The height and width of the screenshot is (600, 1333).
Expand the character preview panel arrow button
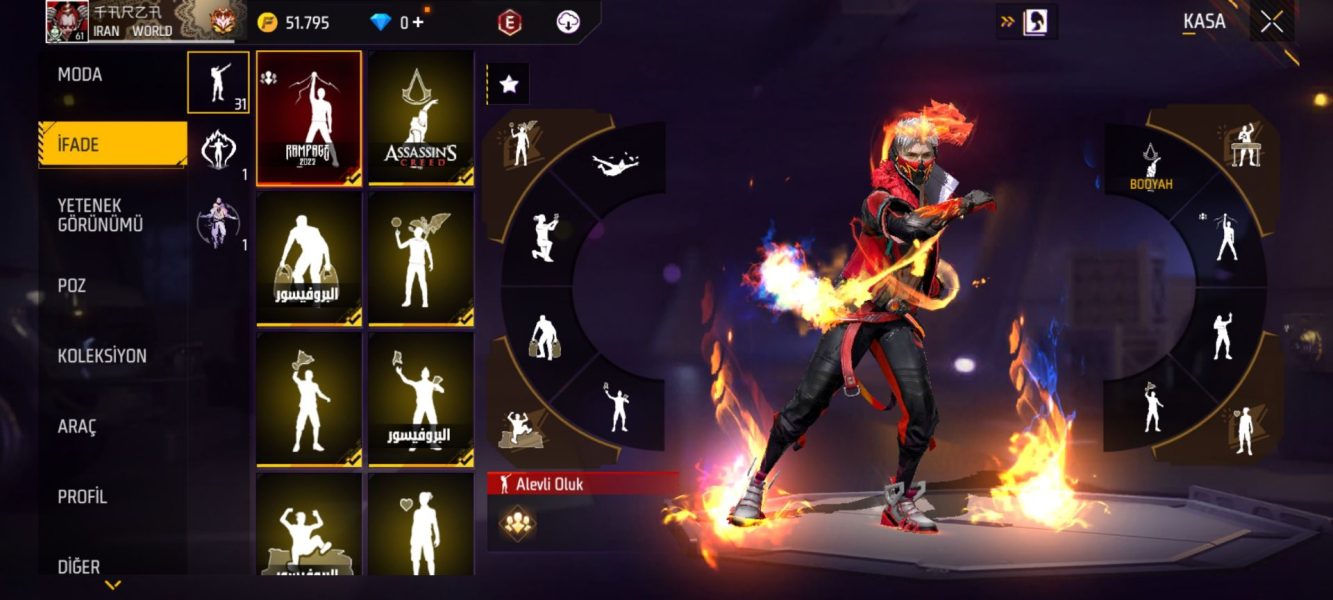coord(1027,22)
